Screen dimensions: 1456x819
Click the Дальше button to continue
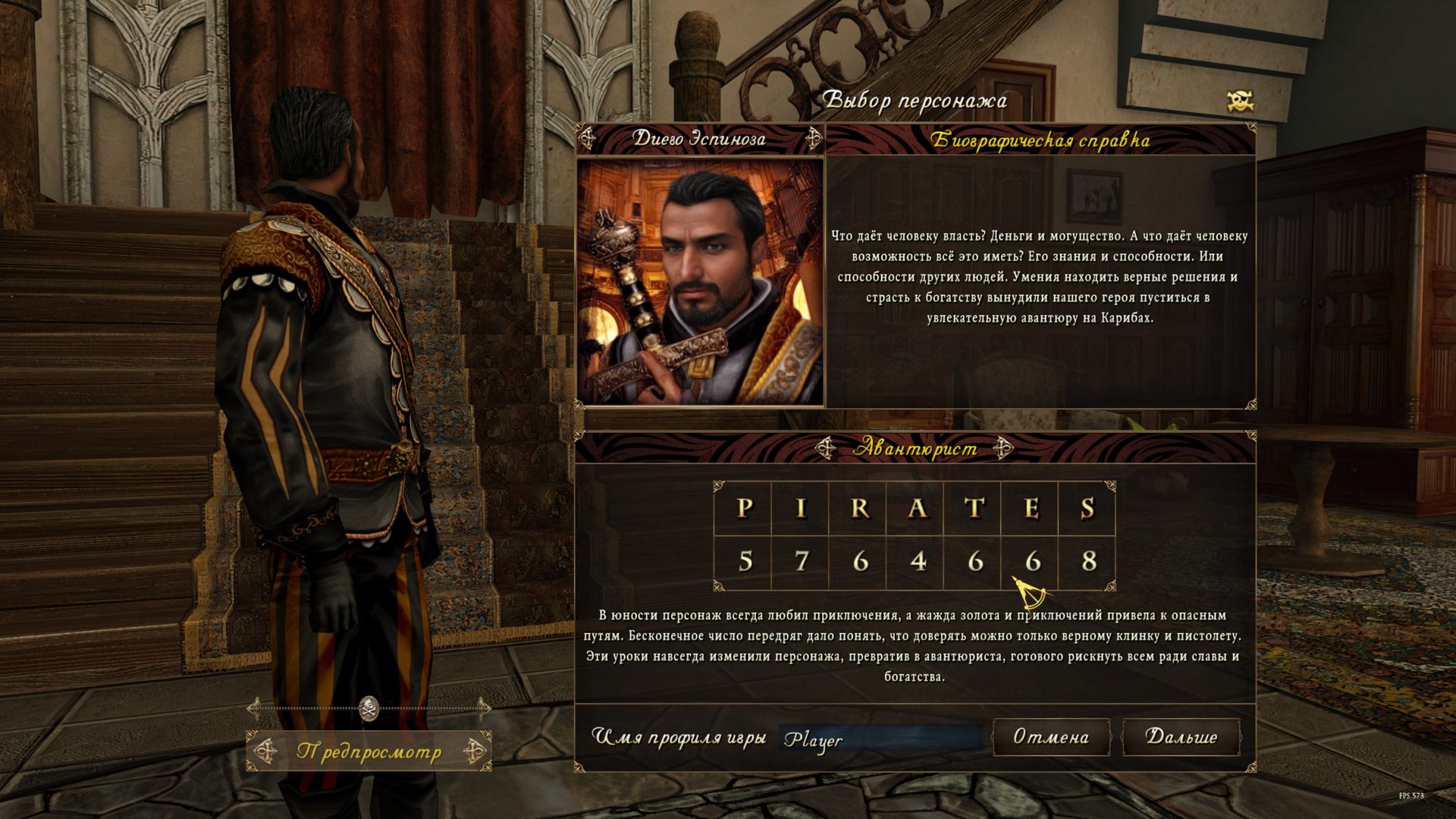coord(1181,737)
